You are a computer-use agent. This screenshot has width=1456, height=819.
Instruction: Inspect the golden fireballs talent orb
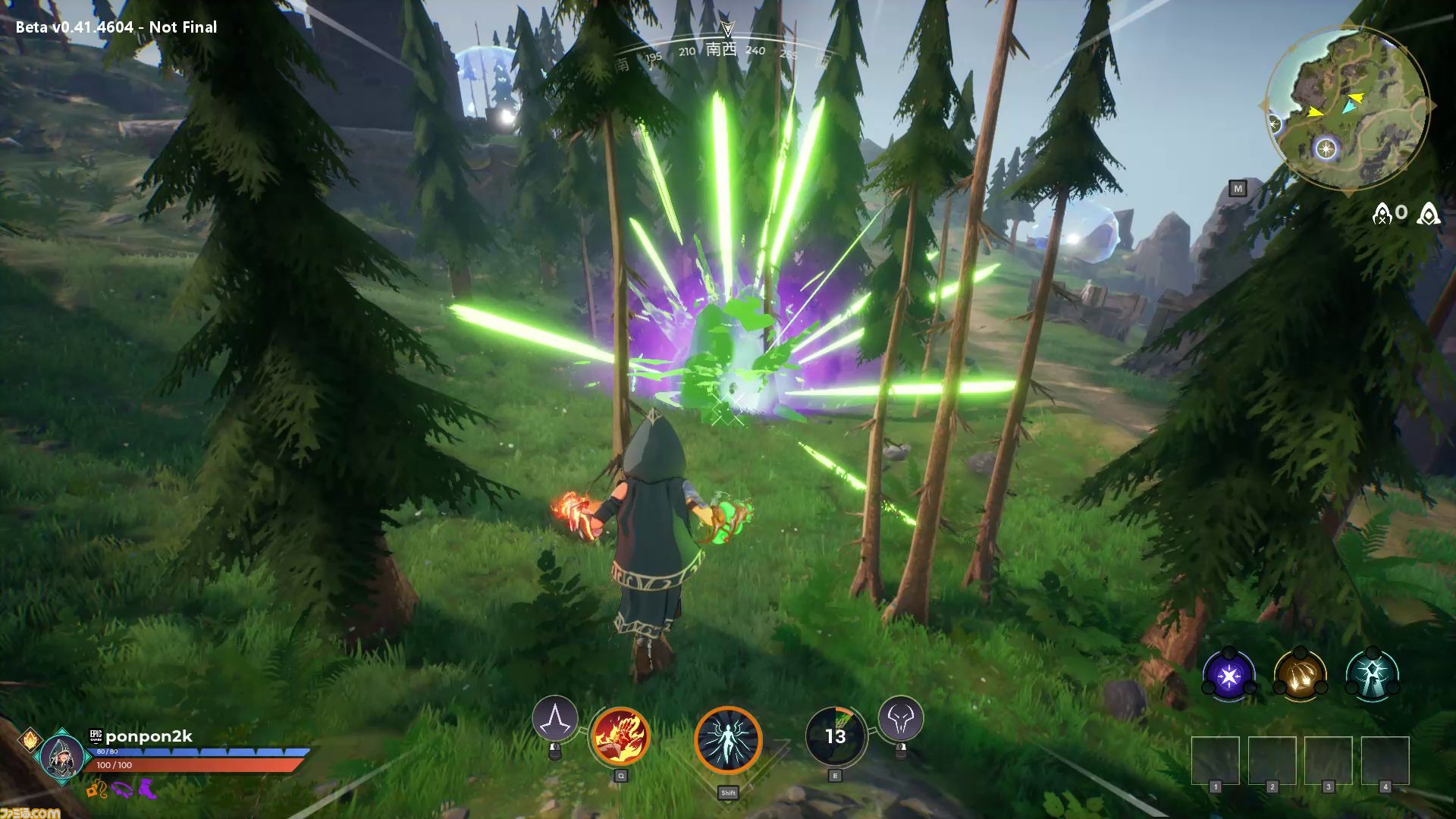tap(1300, 674)
